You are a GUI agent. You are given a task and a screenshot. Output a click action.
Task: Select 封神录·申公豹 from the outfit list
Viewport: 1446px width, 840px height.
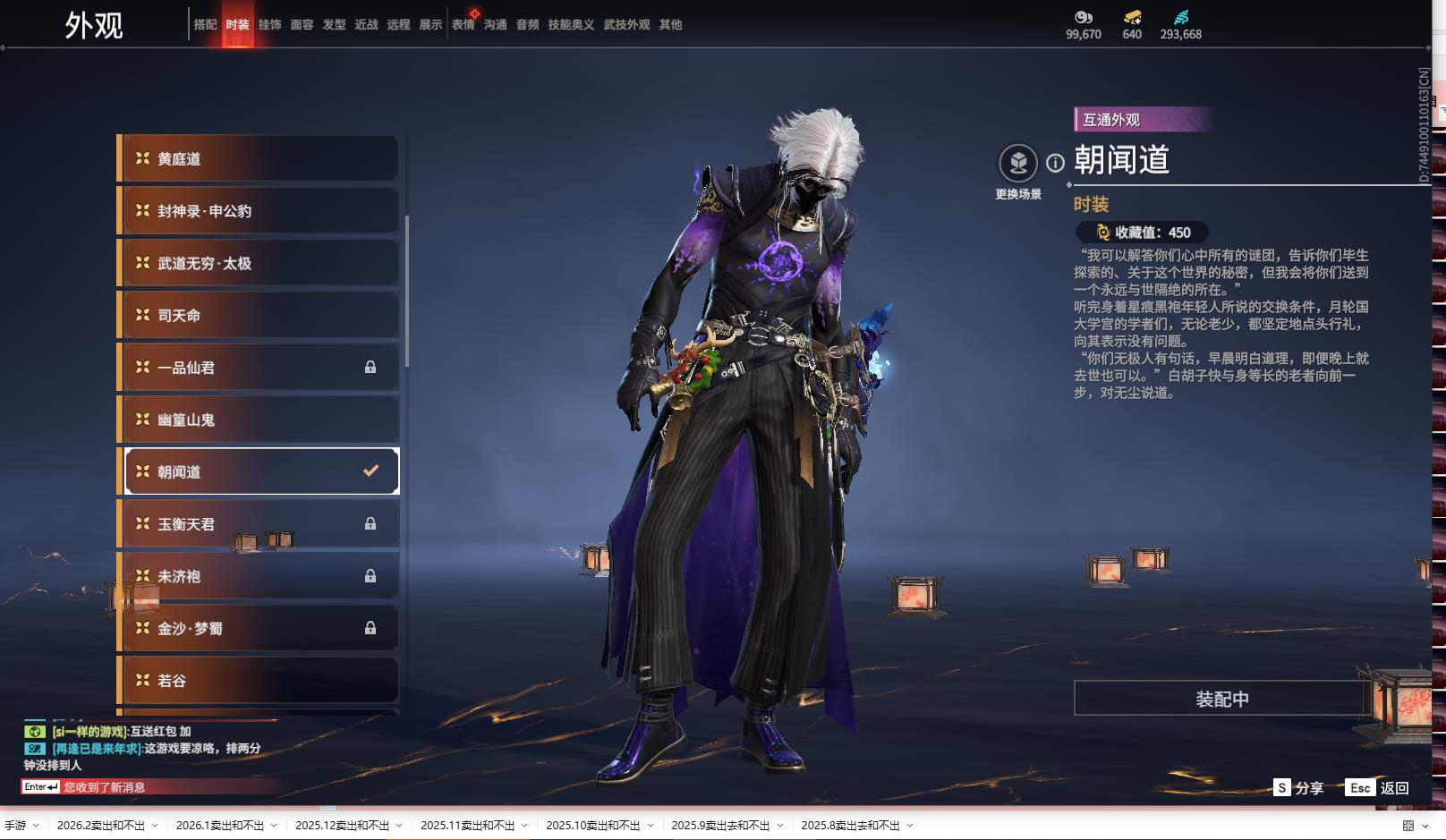(x=259, y=211)
